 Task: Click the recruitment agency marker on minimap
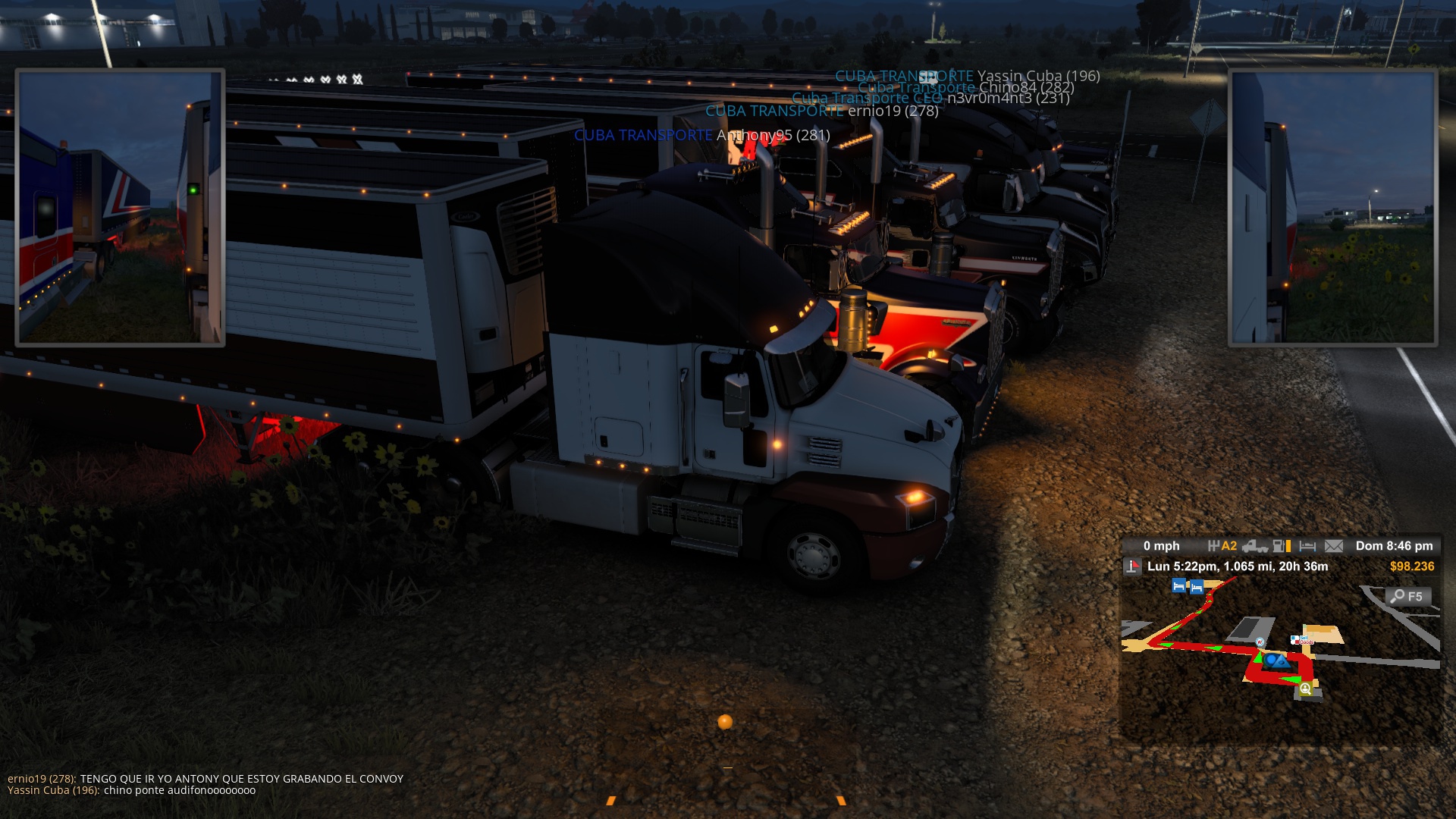coord(1305,689)
